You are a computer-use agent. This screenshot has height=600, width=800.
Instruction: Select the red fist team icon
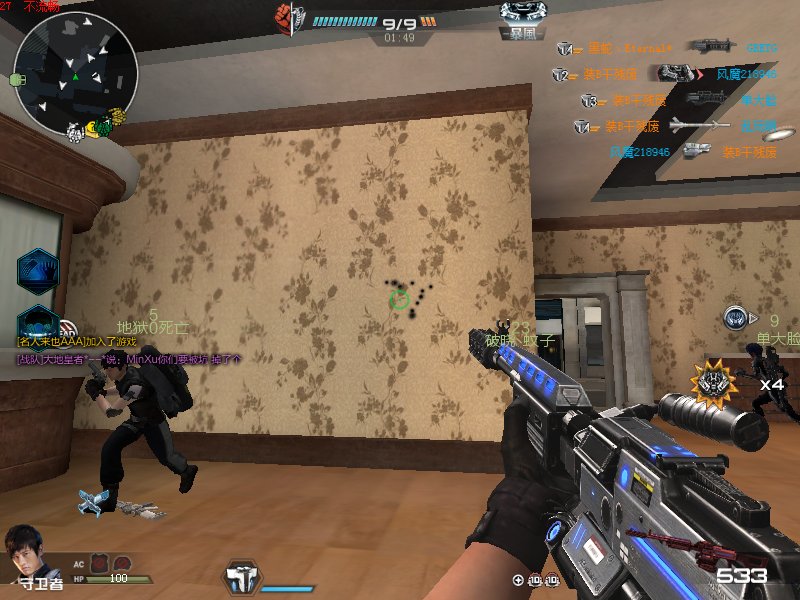pyautogui.click(x=283, y=16)
